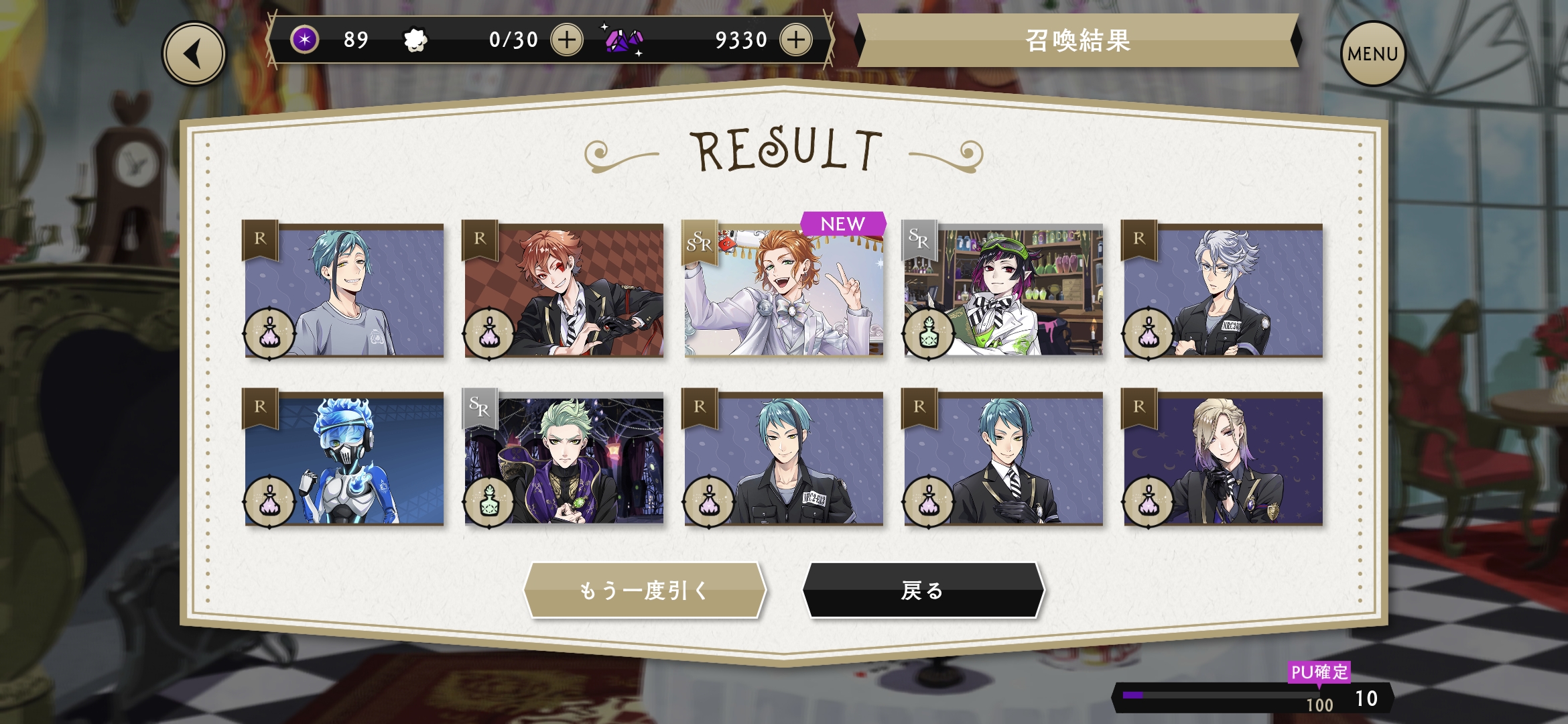This screenshot has height=724, width=1568.
Task: Return using the black 戻る button
Action: [923, 590]
